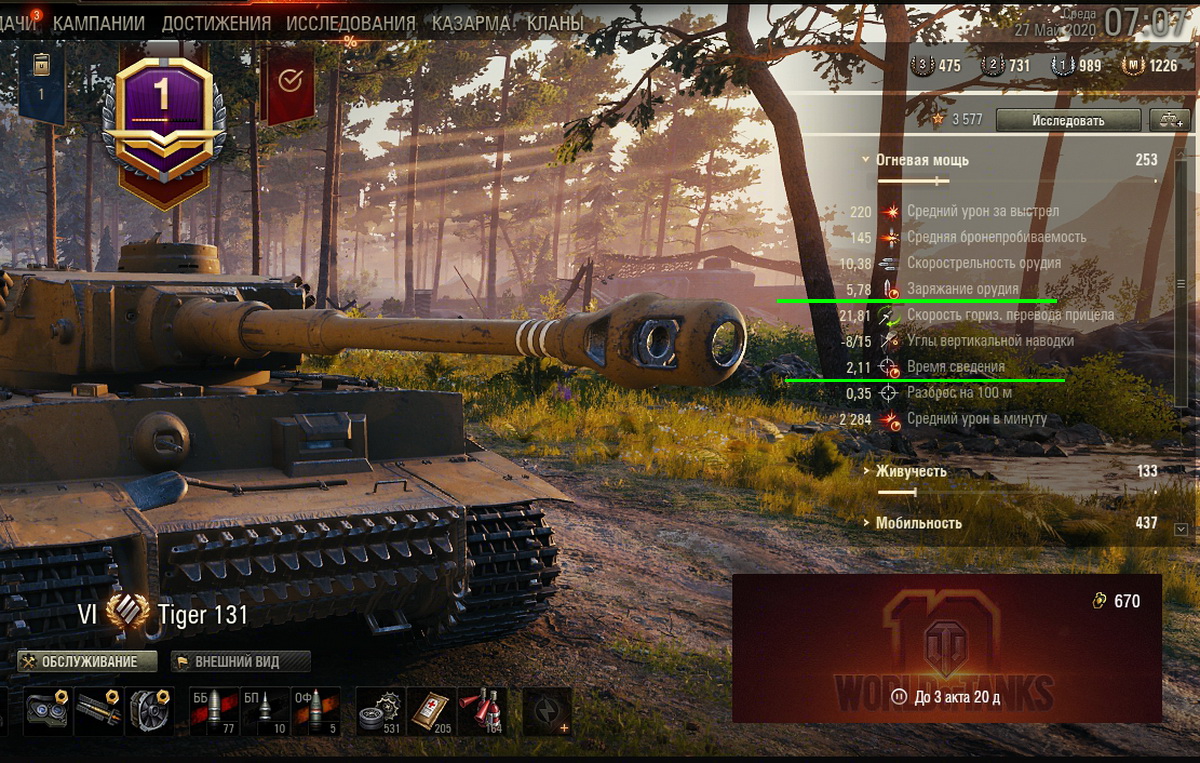Open the empty directive slot with plus
Screen dimensions: 1200x763
click(x=547, y=710)
